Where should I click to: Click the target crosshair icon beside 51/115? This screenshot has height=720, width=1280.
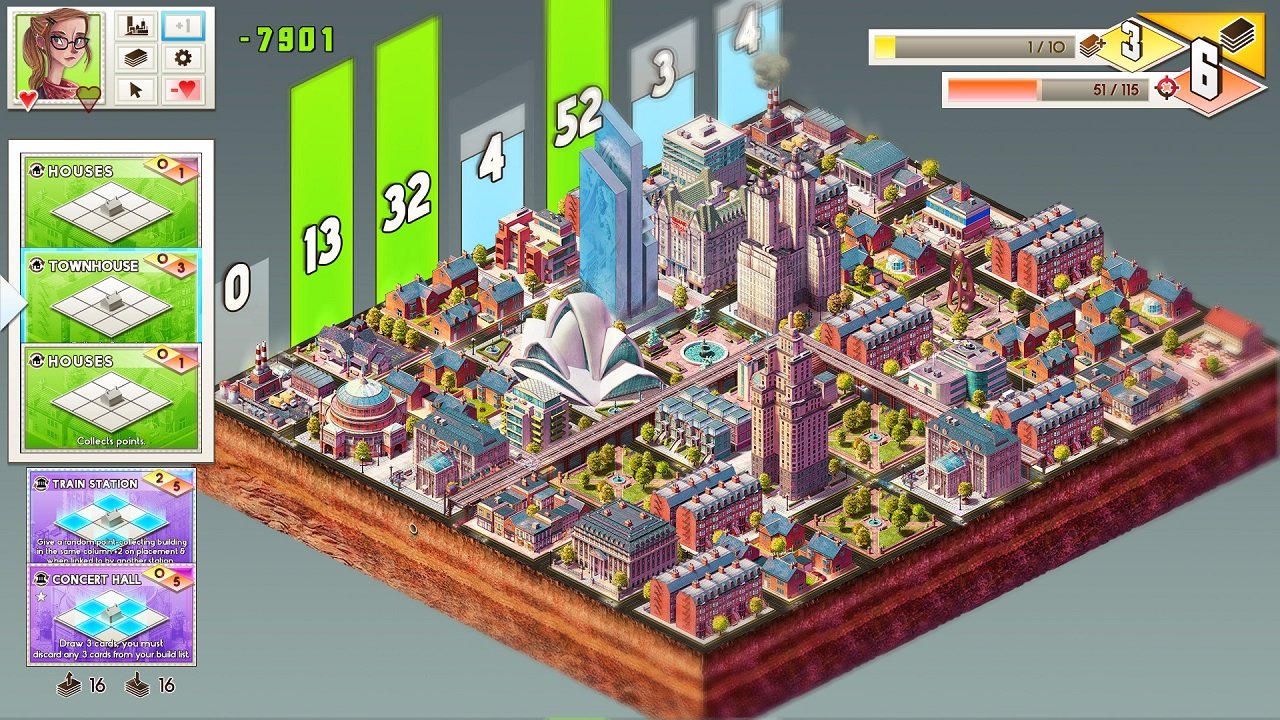point(1165,89)
